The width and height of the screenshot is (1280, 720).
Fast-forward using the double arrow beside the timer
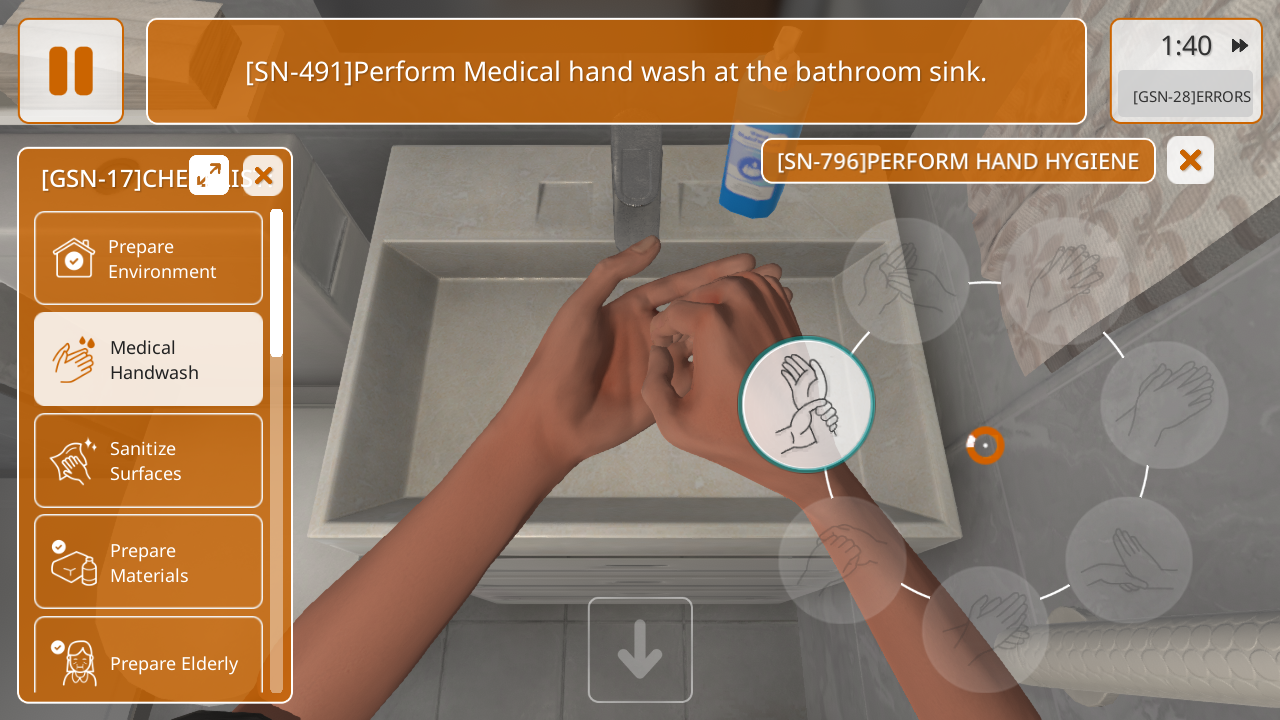[1240, 45]
